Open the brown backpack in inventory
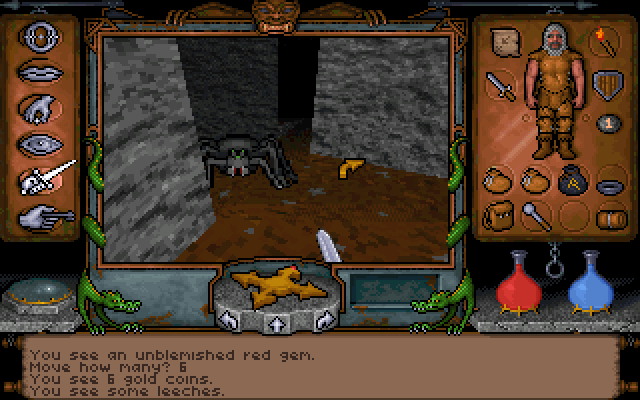Screen dimensions: 640x400 point(497,214)
